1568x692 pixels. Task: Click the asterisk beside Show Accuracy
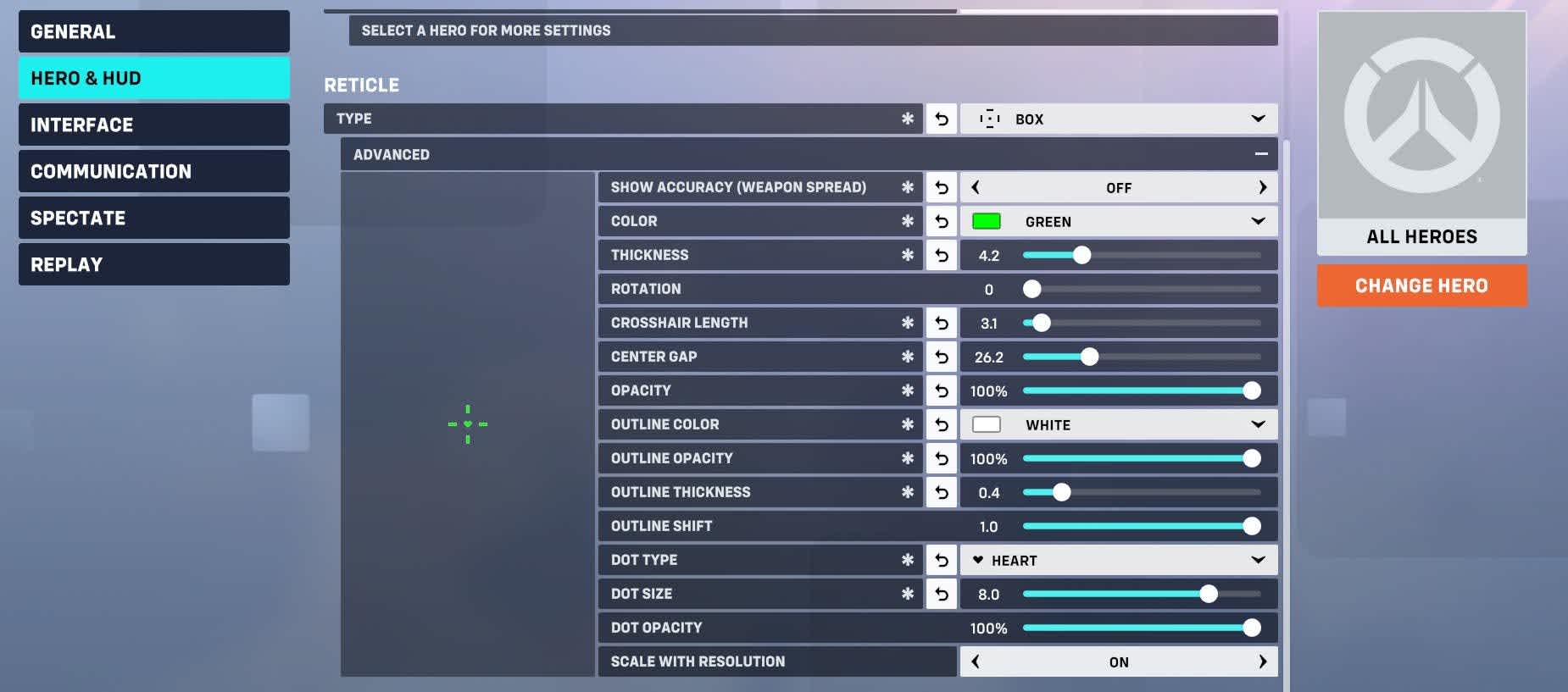pyautogui.click(x=909, y=187)
